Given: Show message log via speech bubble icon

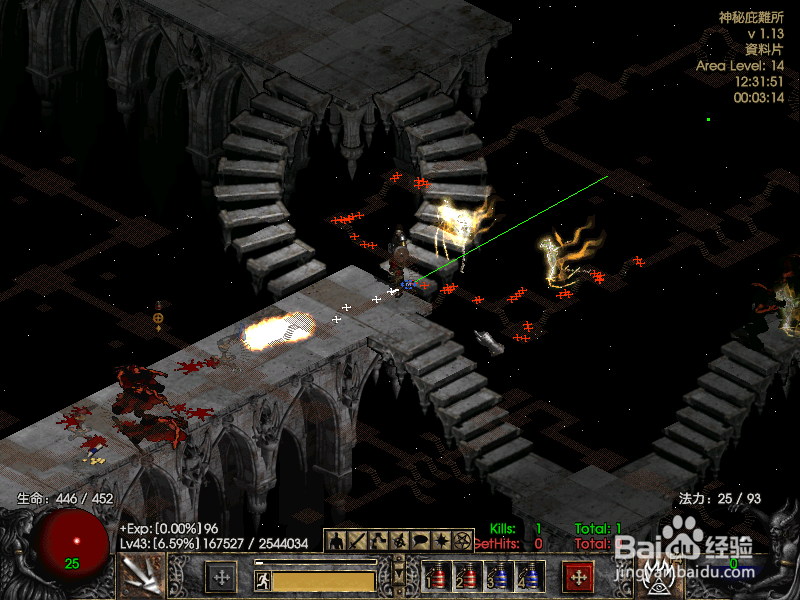Looking at the screenshot, I should coord(420,540).
